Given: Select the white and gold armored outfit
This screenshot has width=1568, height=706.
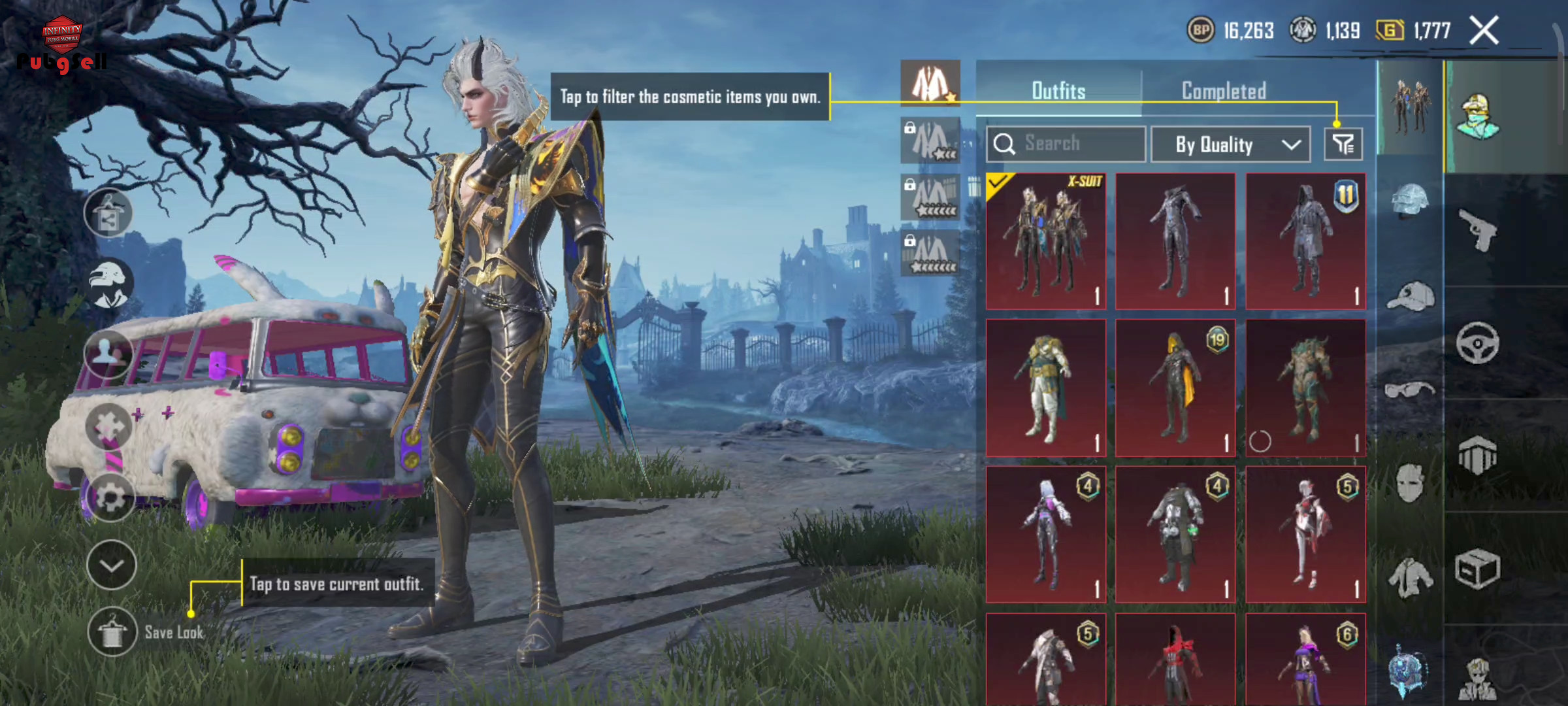Looking at the screenshot, I should pos(1046,388).
